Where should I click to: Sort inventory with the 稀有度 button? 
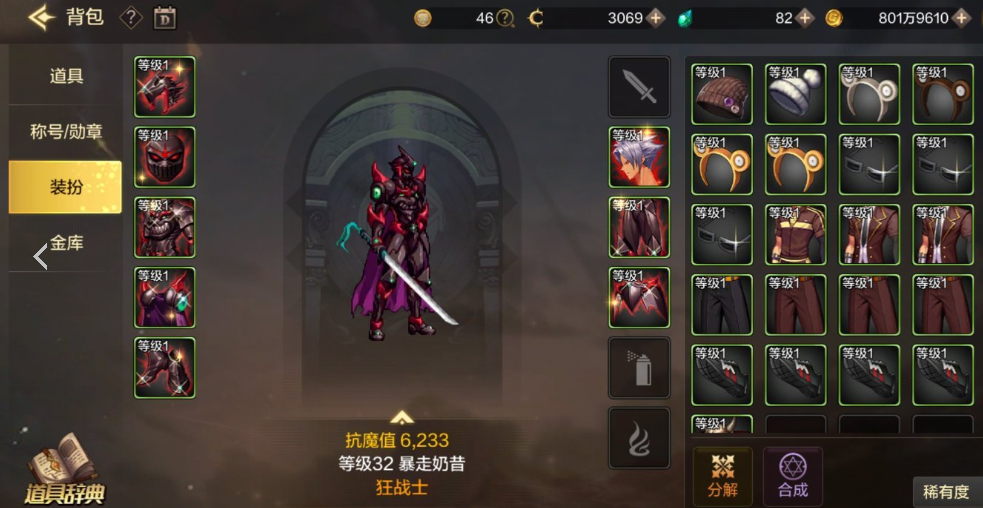coord(945,491)
